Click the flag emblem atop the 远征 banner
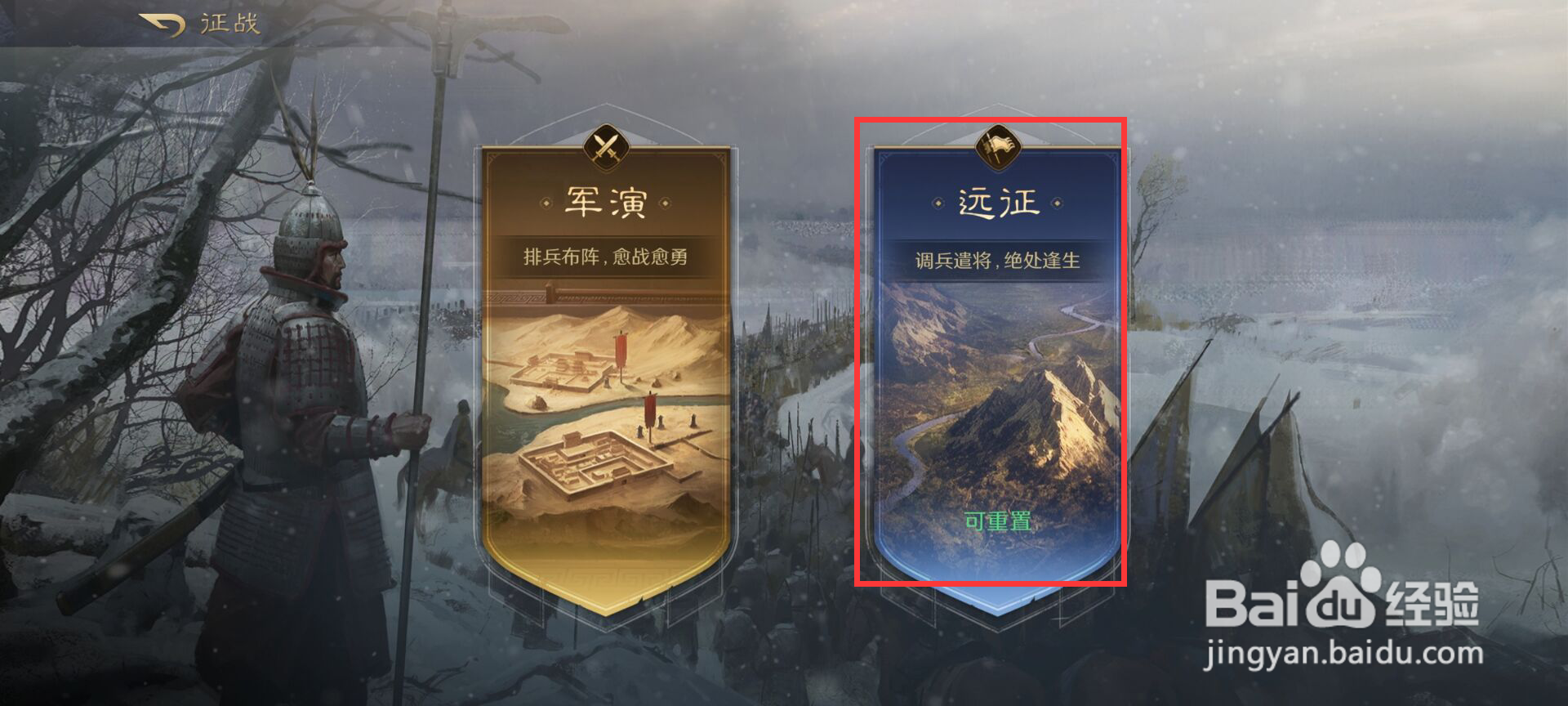 (998, 148)
